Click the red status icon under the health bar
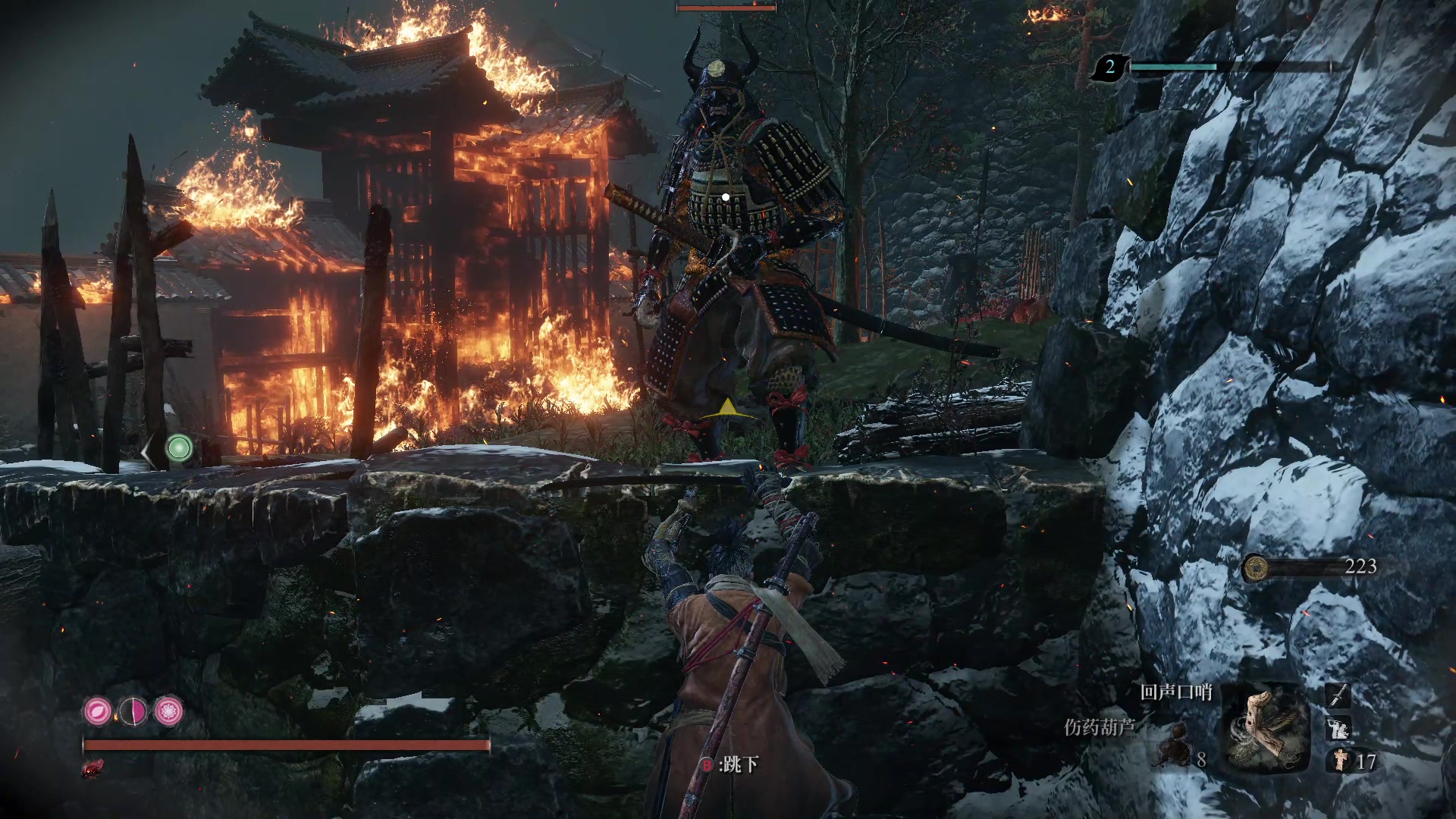The image size is (1456, 819). pyautogui.click(x=93, y=769)
